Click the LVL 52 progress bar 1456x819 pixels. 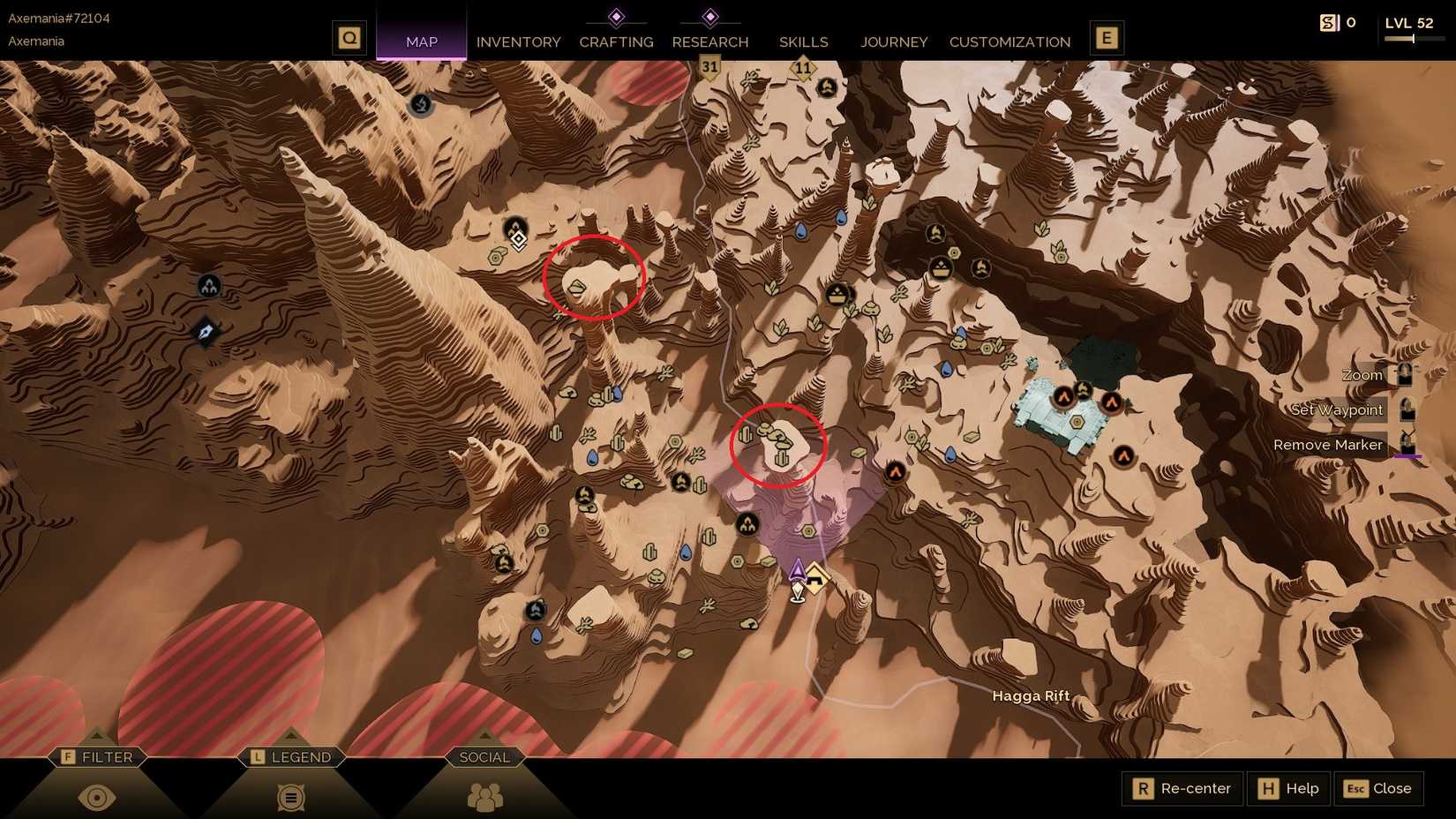(x=1413, y=38)
